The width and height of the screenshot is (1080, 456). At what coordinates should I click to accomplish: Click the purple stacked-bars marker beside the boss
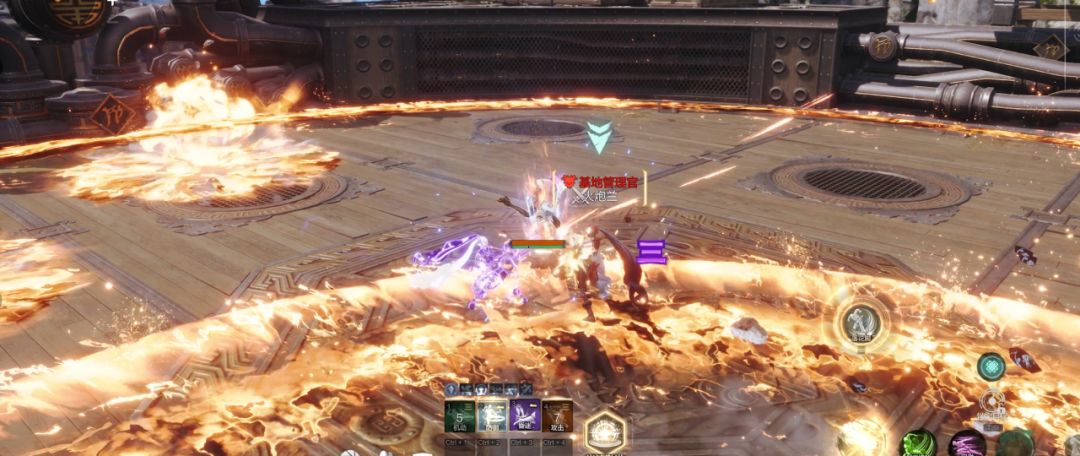652,252
